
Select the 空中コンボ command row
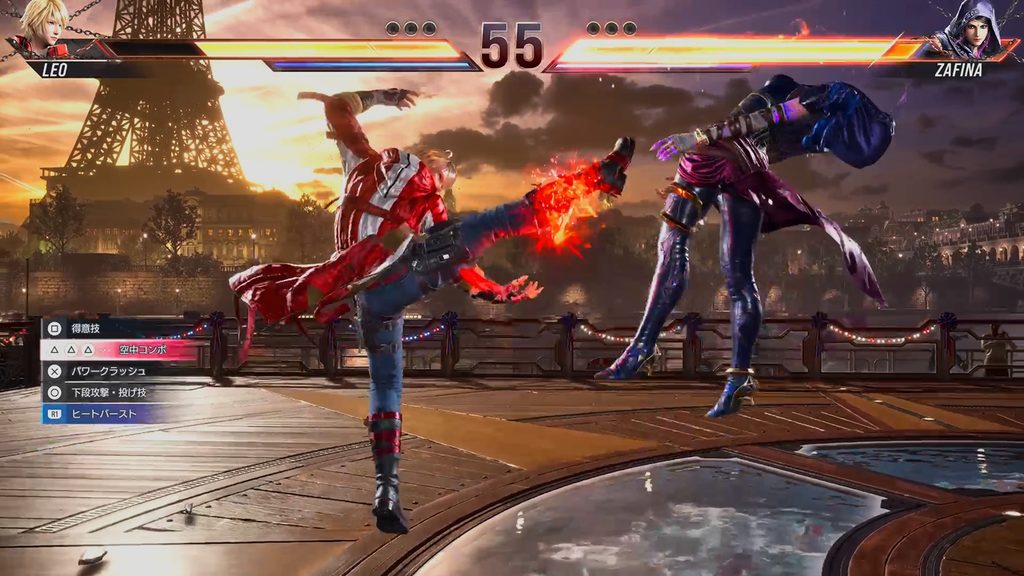click(x=120, y=349)
